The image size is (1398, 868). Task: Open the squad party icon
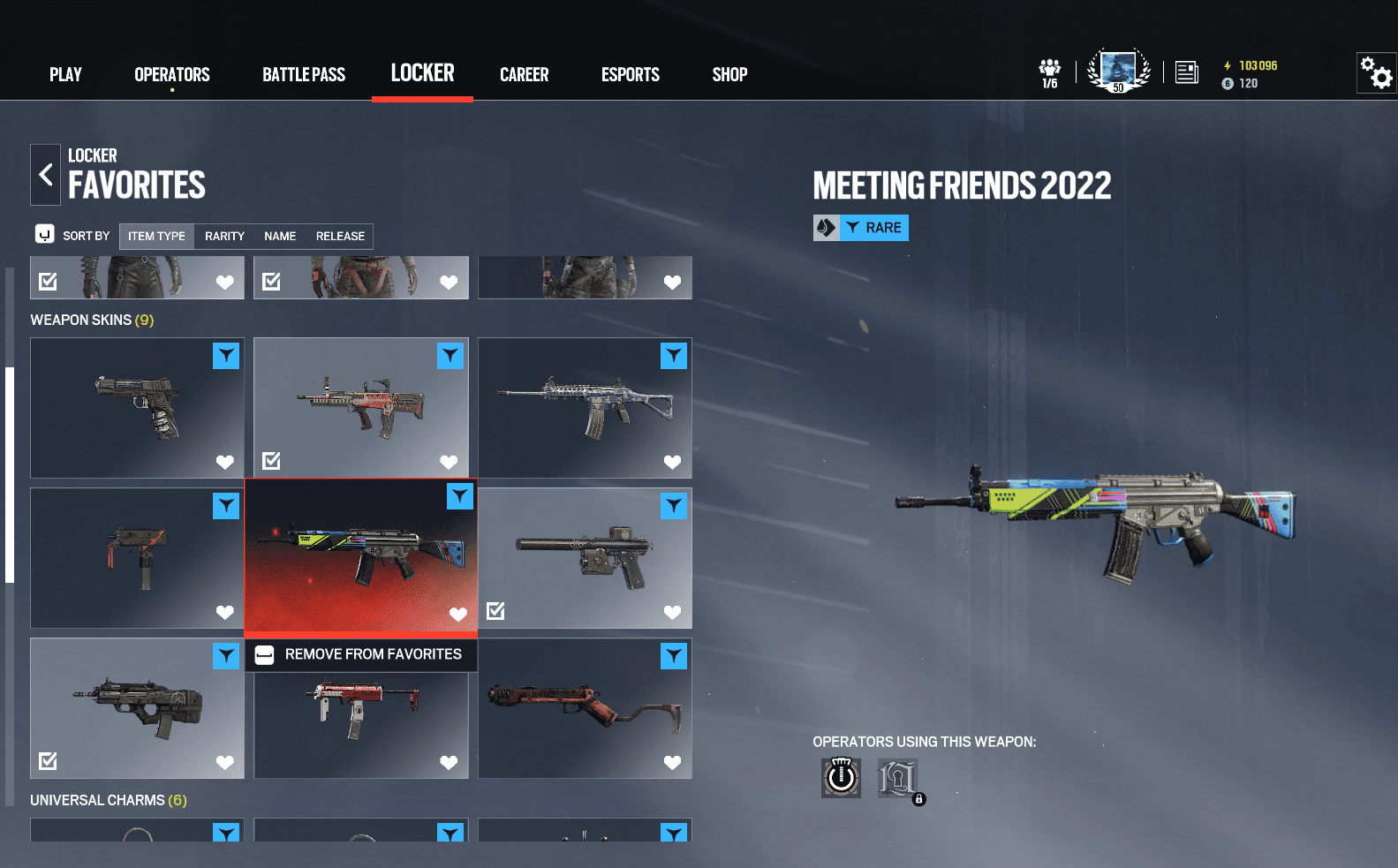[1049, 72]
